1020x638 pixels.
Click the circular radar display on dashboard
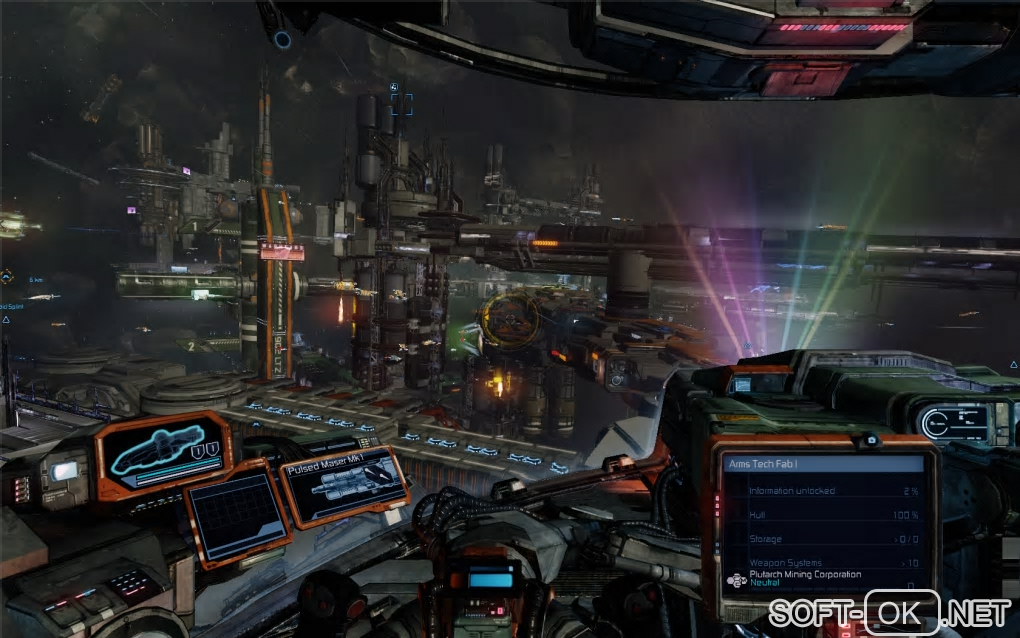point(951,423)
